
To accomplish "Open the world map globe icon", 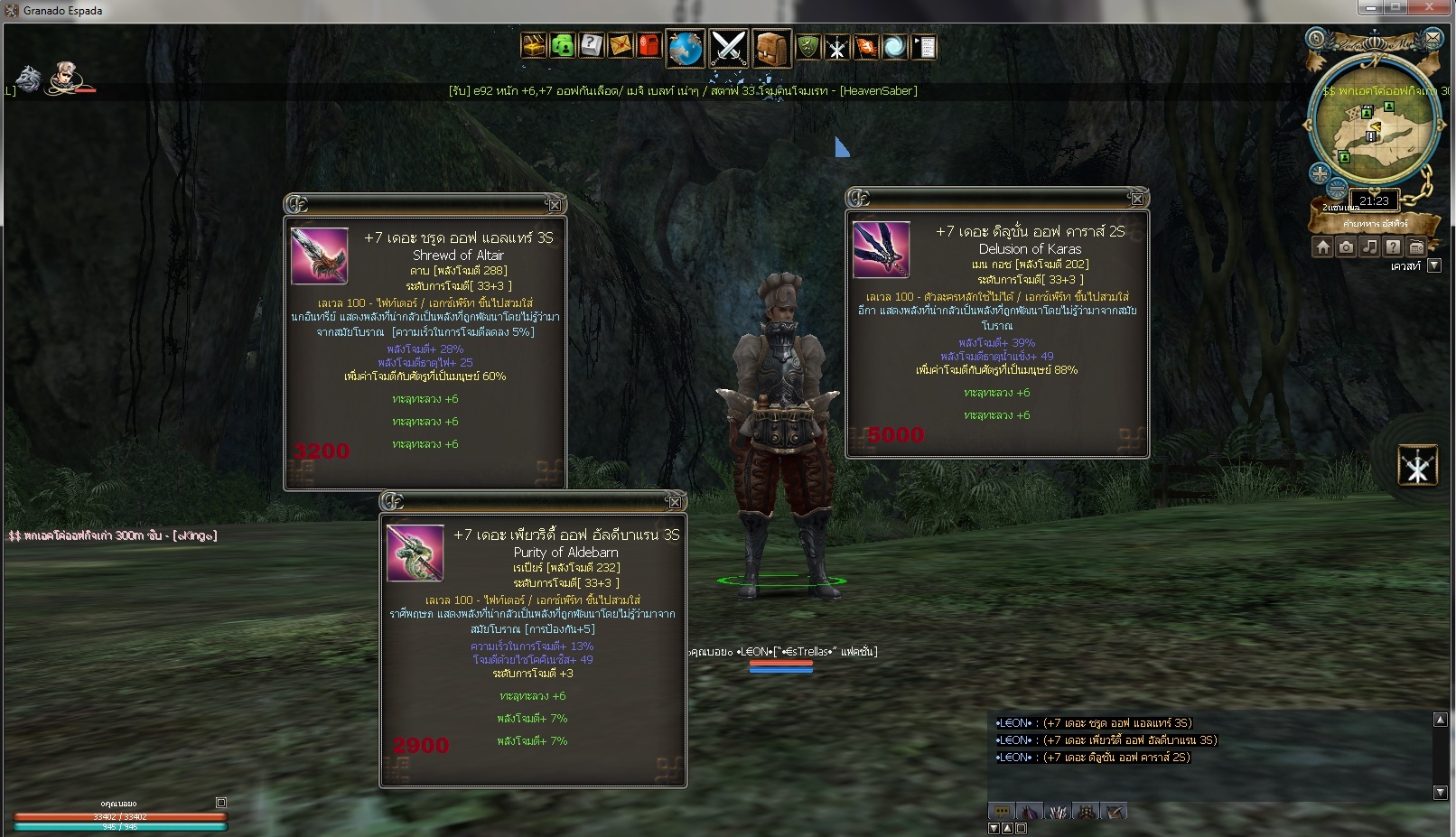I will point(686,48).
